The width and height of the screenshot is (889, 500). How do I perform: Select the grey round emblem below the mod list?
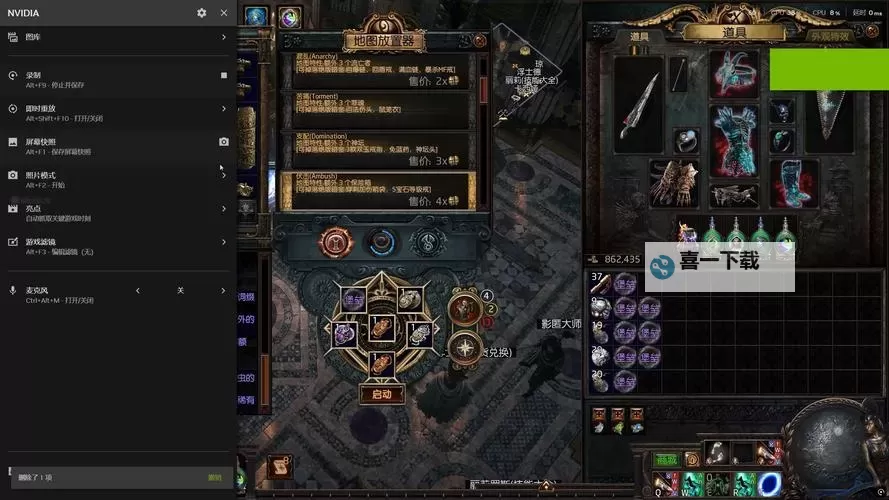click(x=428, y=242)
